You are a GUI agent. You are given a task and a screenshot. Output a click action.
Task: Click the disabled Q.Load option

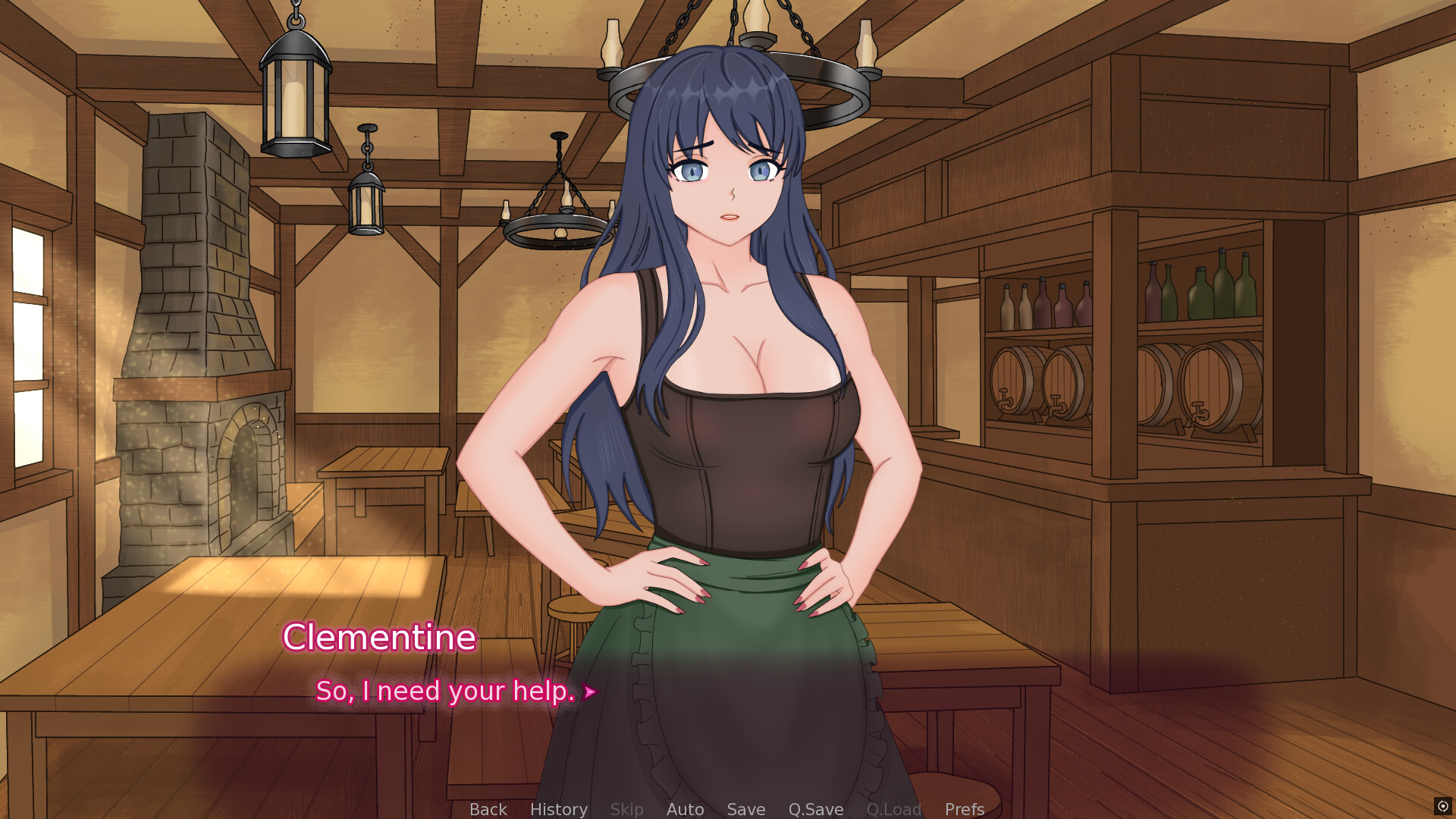[x=894, y=809]
